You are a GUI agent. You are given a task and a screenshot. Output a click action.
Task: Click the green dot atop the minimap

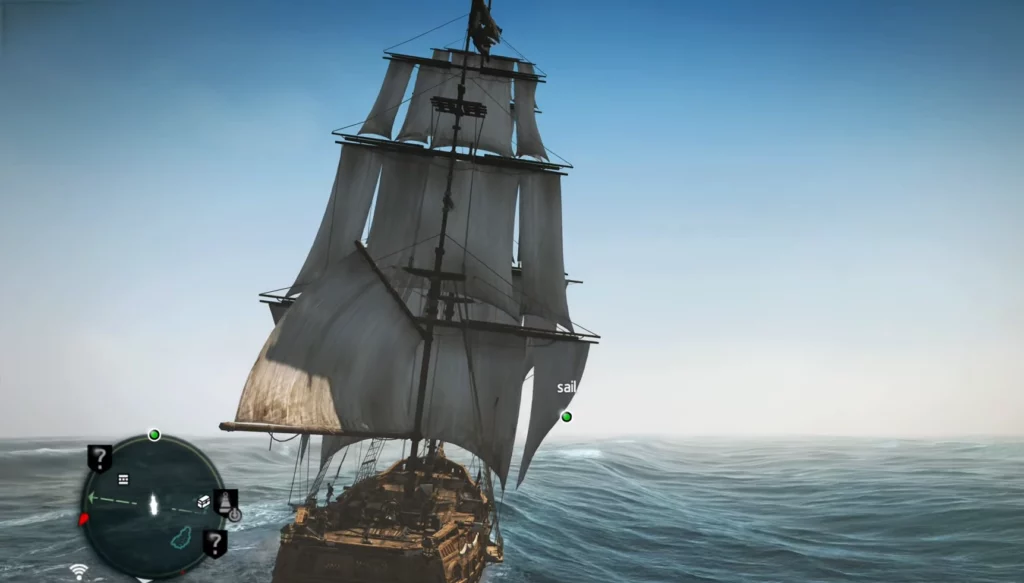click(154, 435)
